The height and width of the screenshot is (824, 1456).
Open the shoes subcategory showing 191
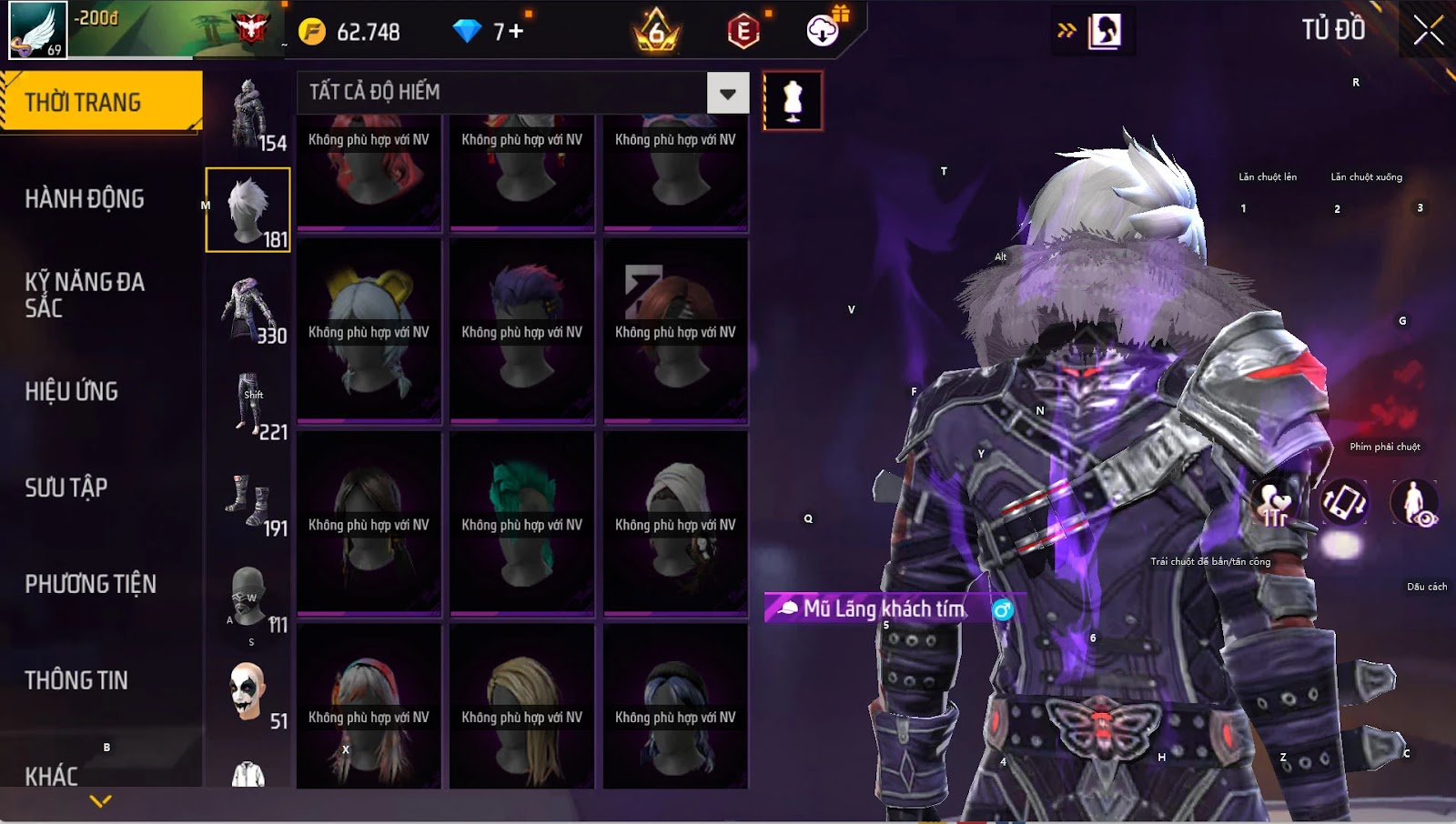pos(248,502)
